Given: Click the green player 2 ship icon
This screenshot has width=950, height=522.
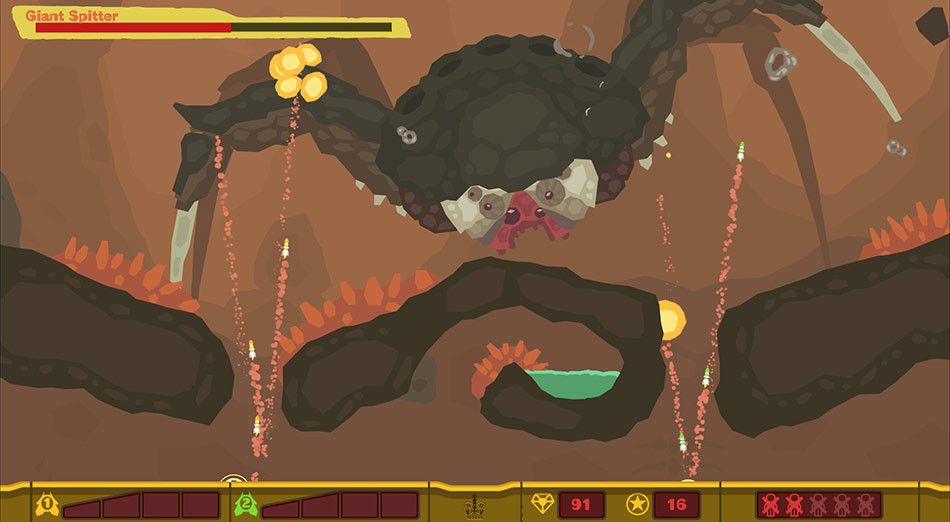Looking at the screenshot, I should coord(244,504).
